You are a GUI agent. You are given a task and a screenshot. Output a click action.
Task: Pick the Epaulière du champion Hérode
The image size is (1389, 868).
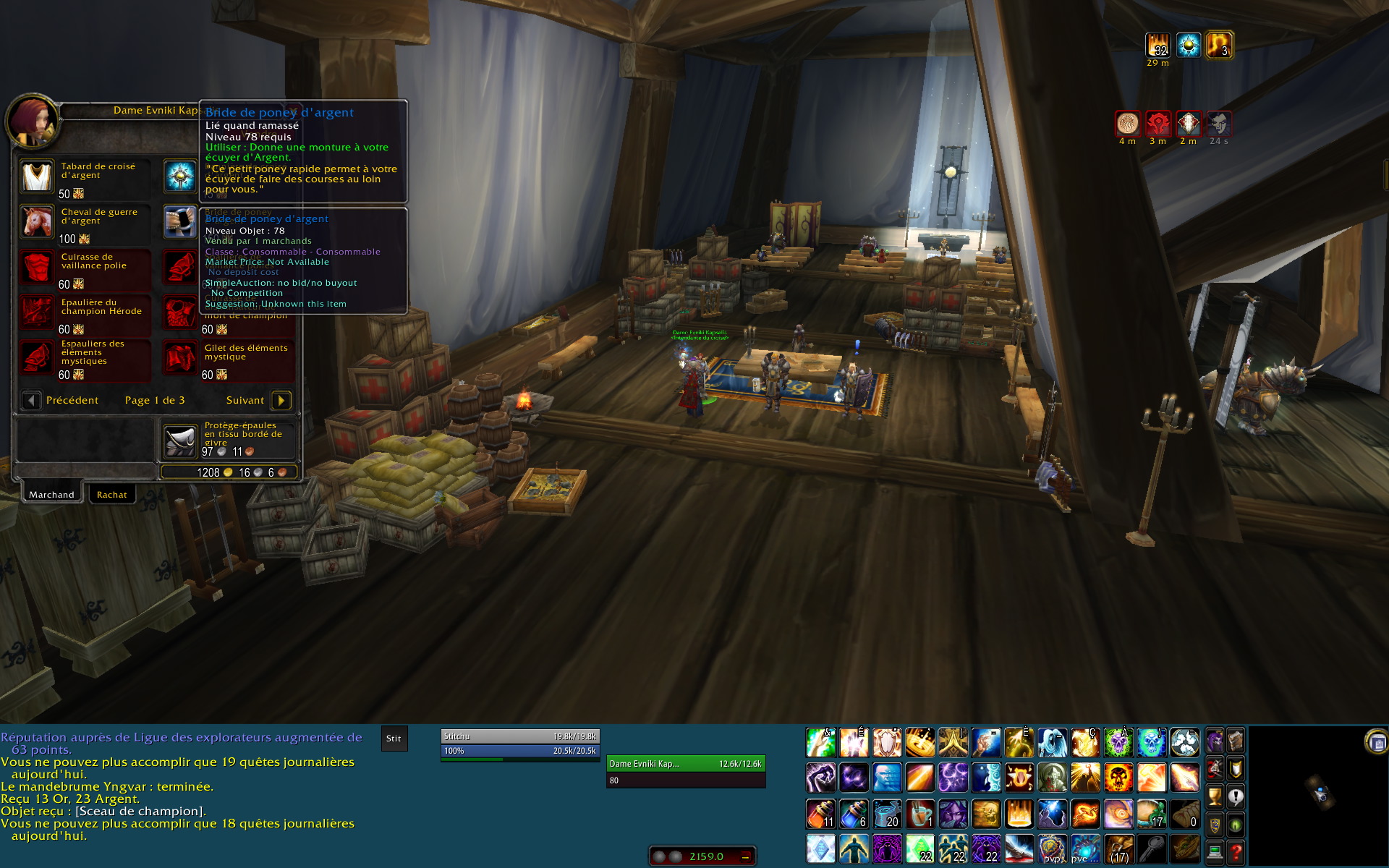[36, 312]
